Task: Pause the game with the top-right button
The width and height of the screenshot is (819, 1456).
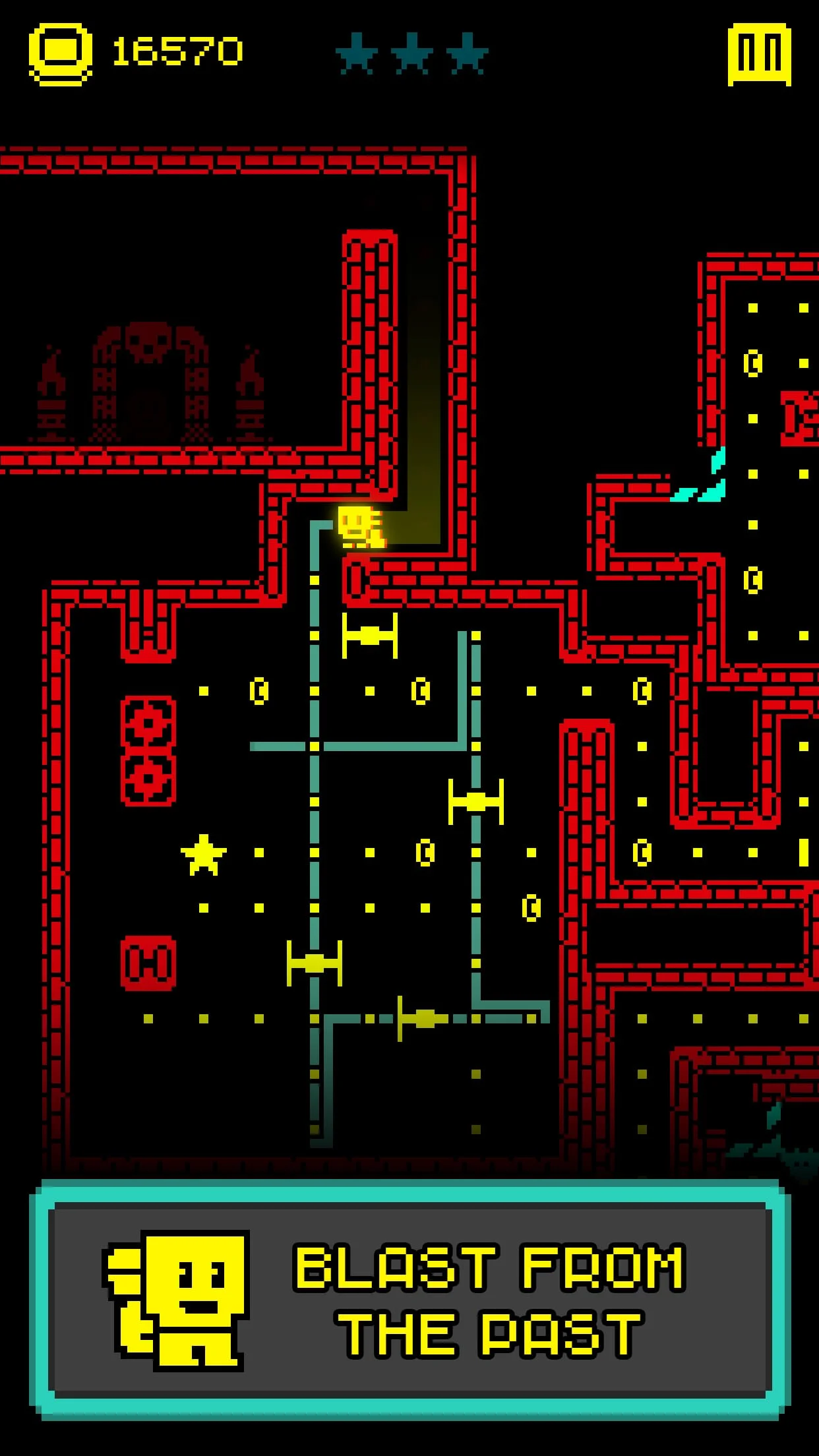Action: [759, 54]
